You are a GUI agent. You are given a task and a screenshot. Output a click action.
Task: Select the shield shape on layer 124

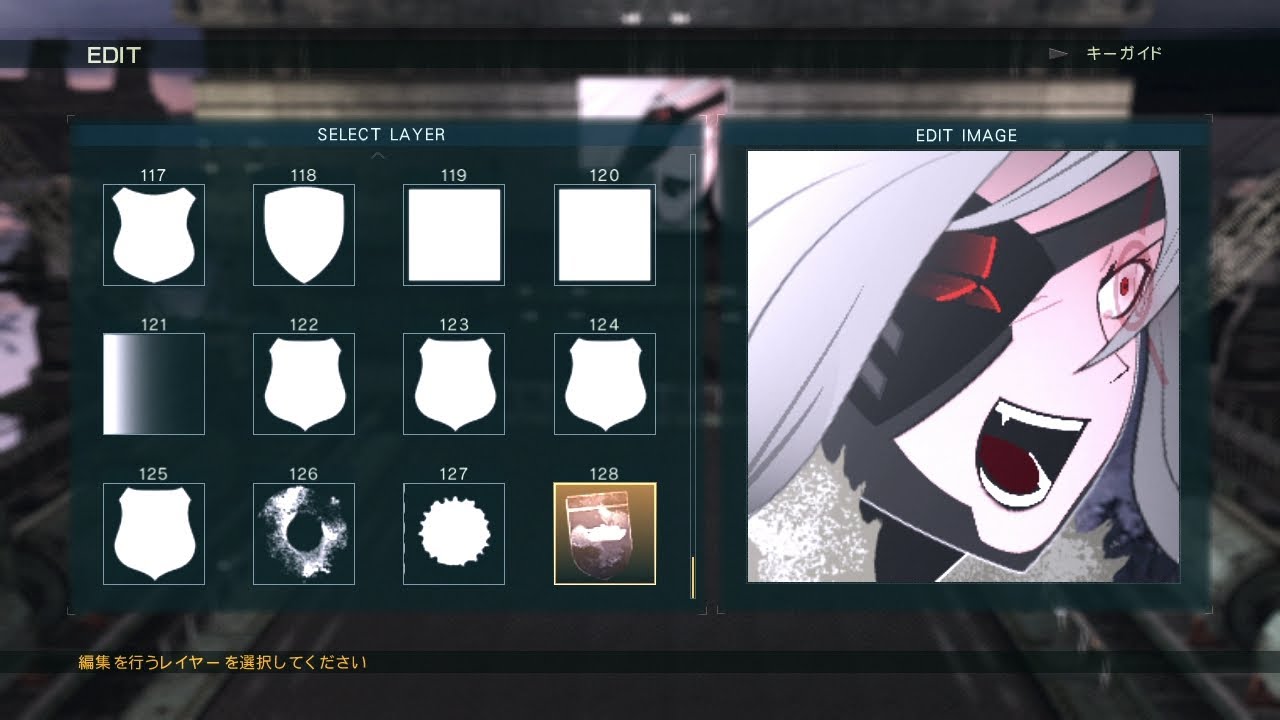tap(604, 383)
